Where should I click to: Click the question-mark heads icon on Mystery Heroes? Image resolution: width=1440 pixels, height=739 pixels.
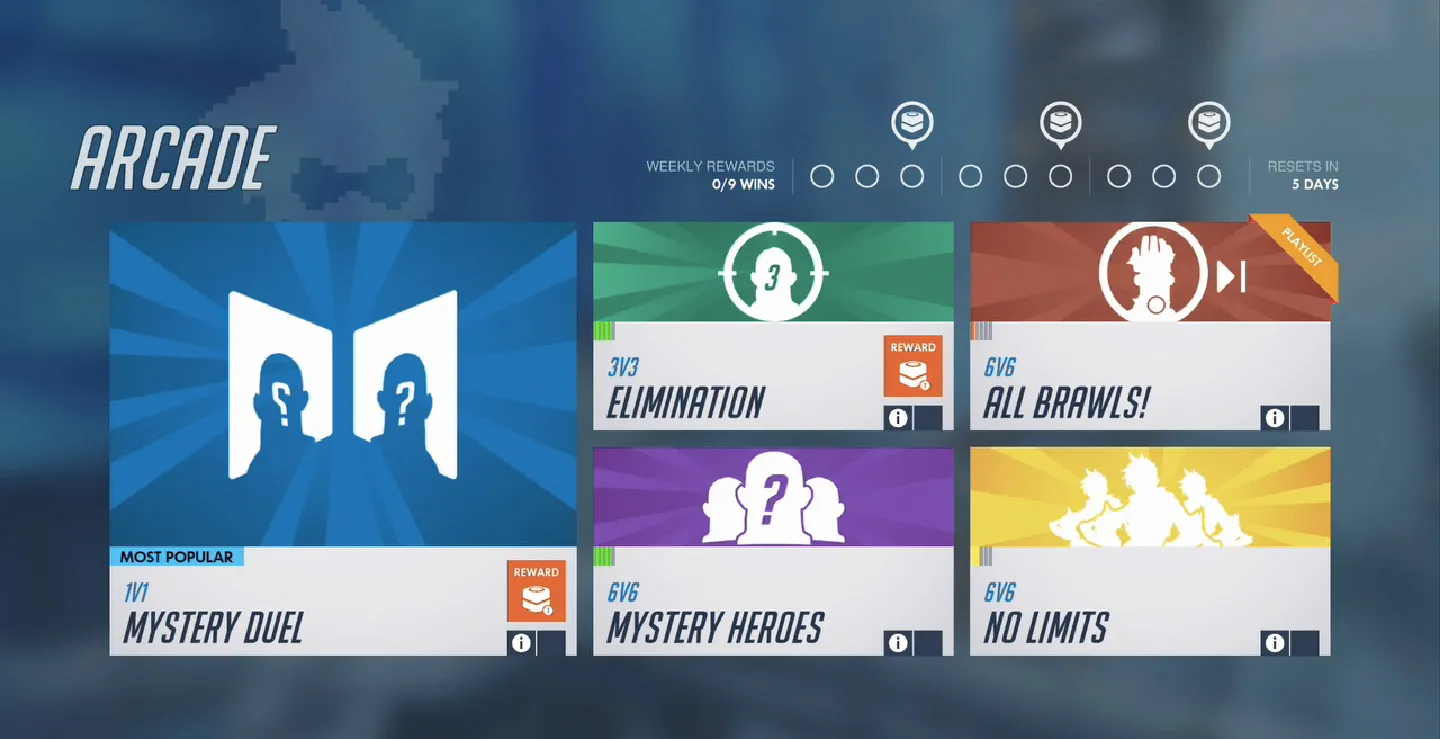tap(773, 497)
